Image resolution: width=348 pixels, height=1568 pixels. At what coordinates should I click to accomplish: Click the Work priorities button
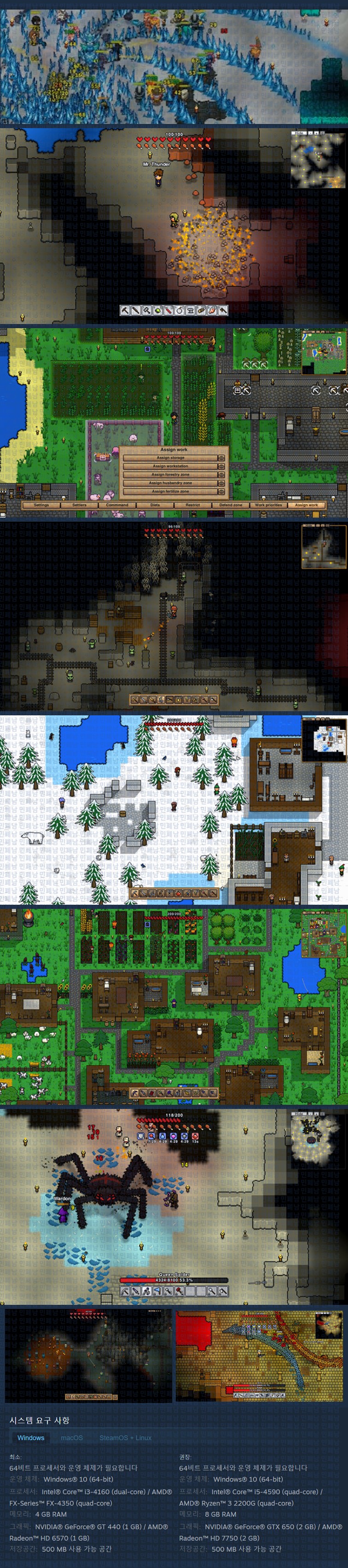pyautogui.click(x=268, y=505)
